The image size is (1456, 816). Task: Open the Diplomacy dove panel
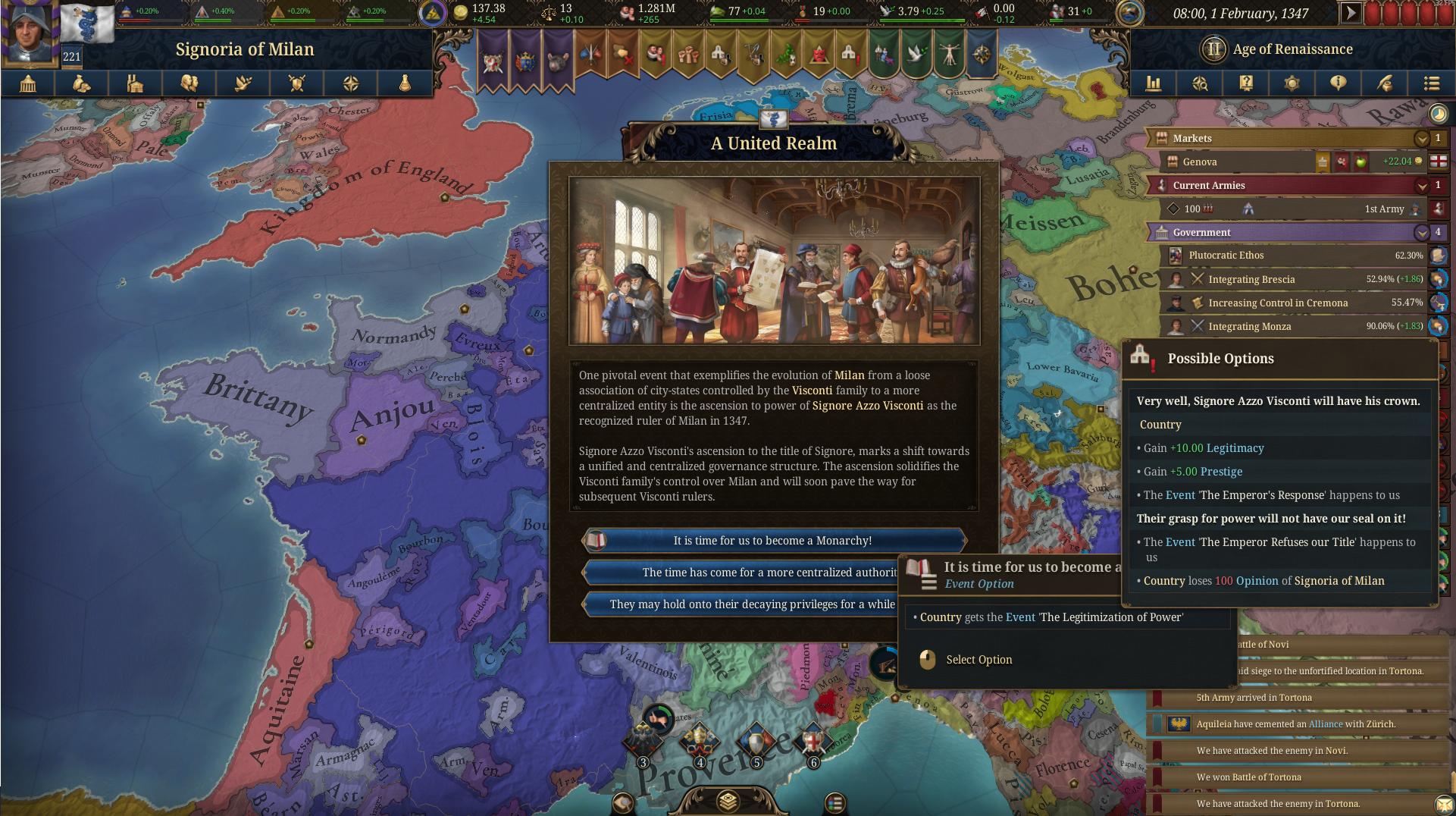243,83
